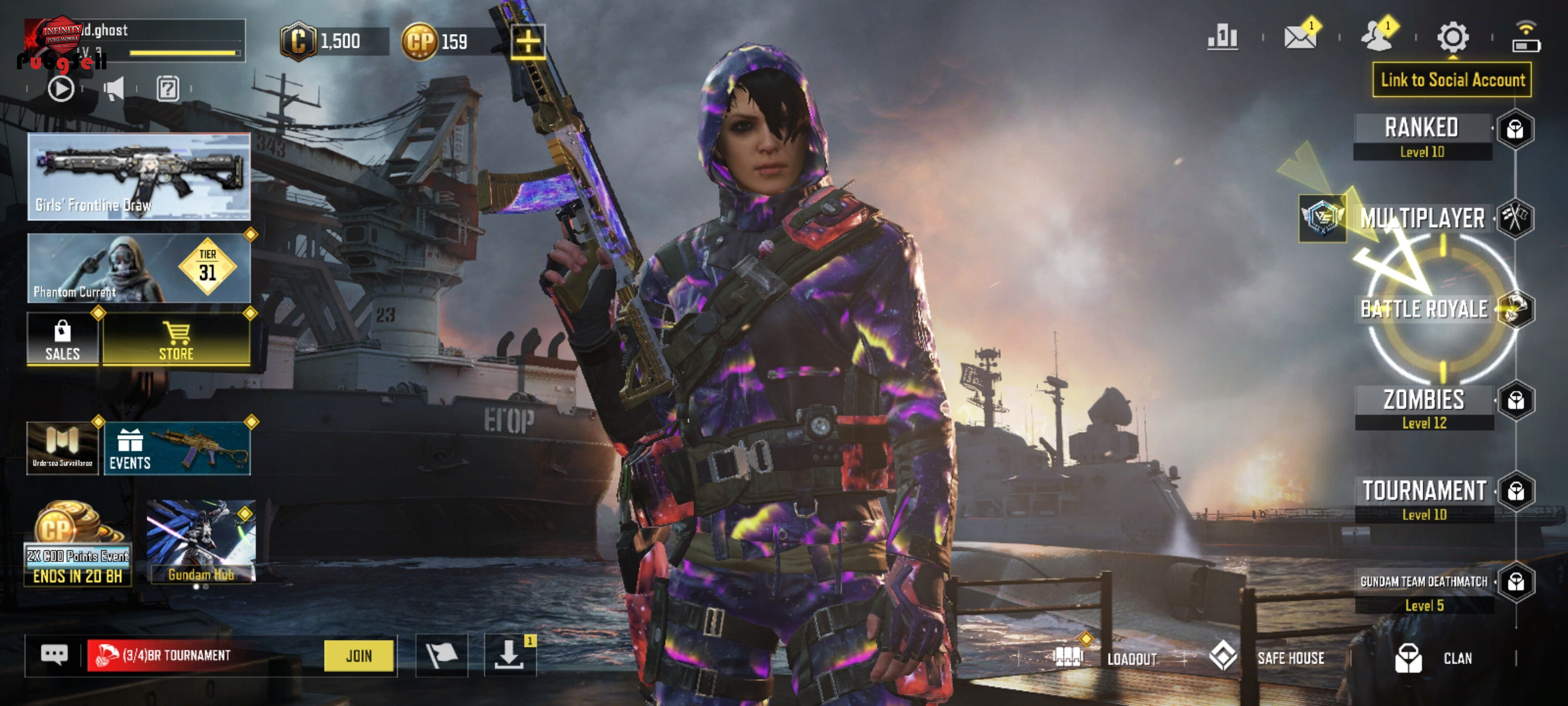Open the friends list icon

(1377, 37)
